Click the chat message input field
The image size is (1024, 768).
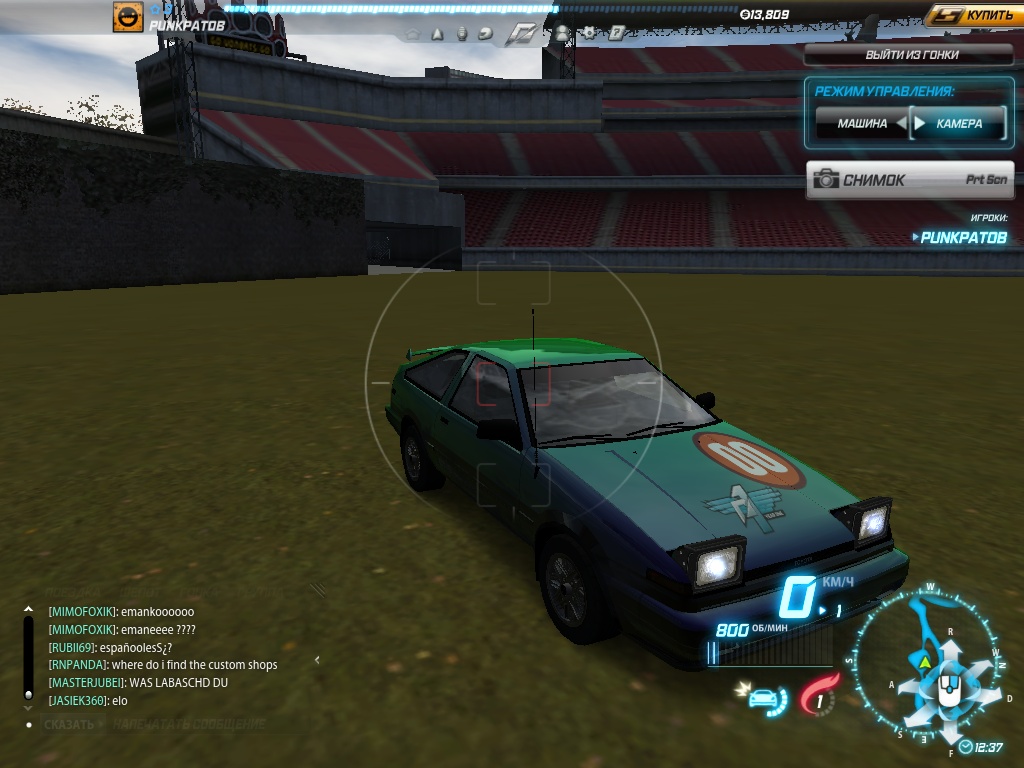(x=190, y=724)
